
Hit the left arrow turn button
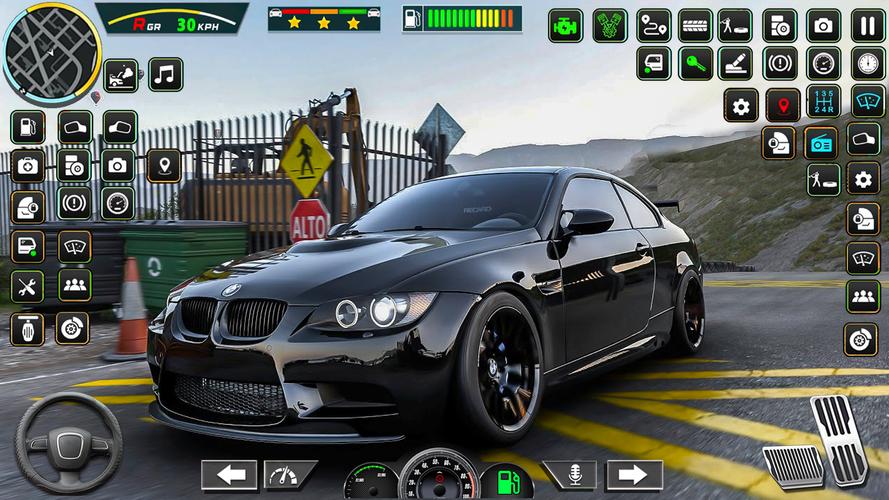229,474
